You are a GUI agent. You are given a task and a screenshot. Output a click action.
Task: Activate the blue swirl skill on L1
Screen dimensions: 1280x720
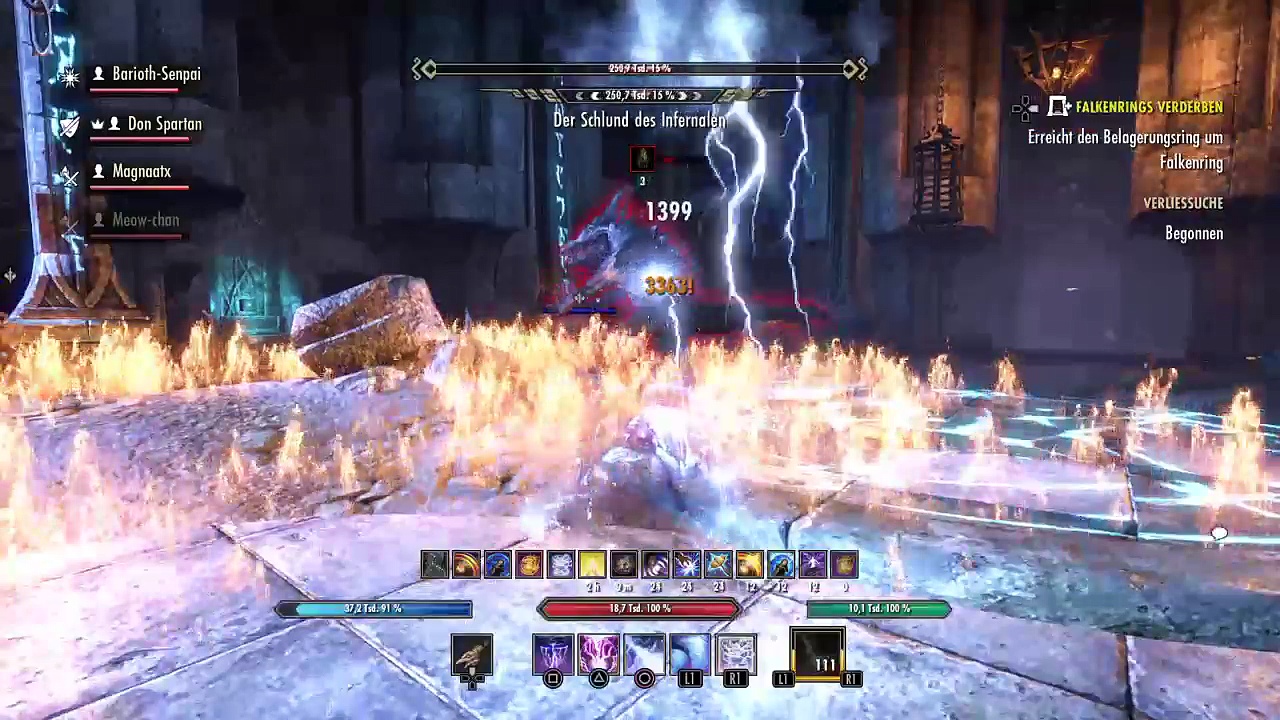tap(690, 654)
